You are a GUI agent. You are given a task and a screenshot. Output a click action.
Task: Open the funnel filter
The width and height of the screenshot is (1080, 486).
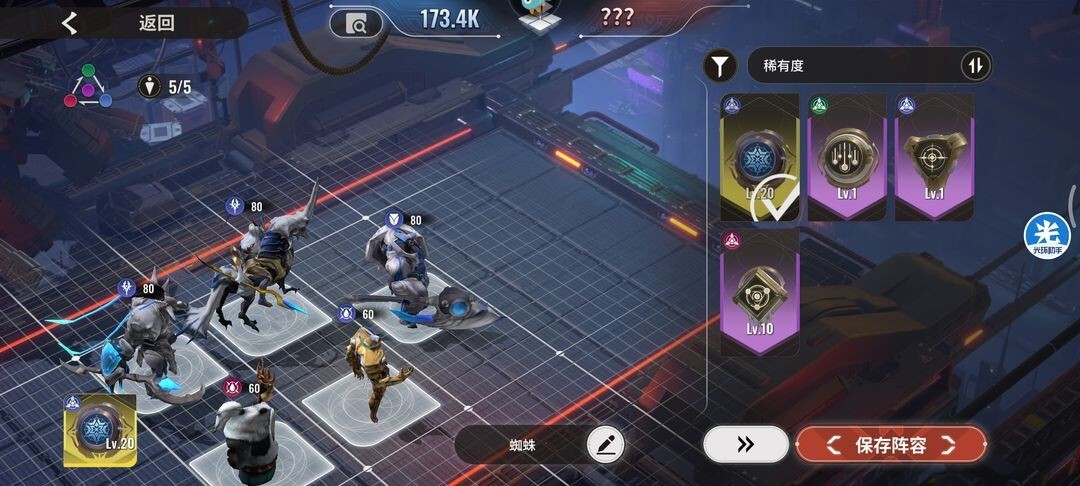719,67
